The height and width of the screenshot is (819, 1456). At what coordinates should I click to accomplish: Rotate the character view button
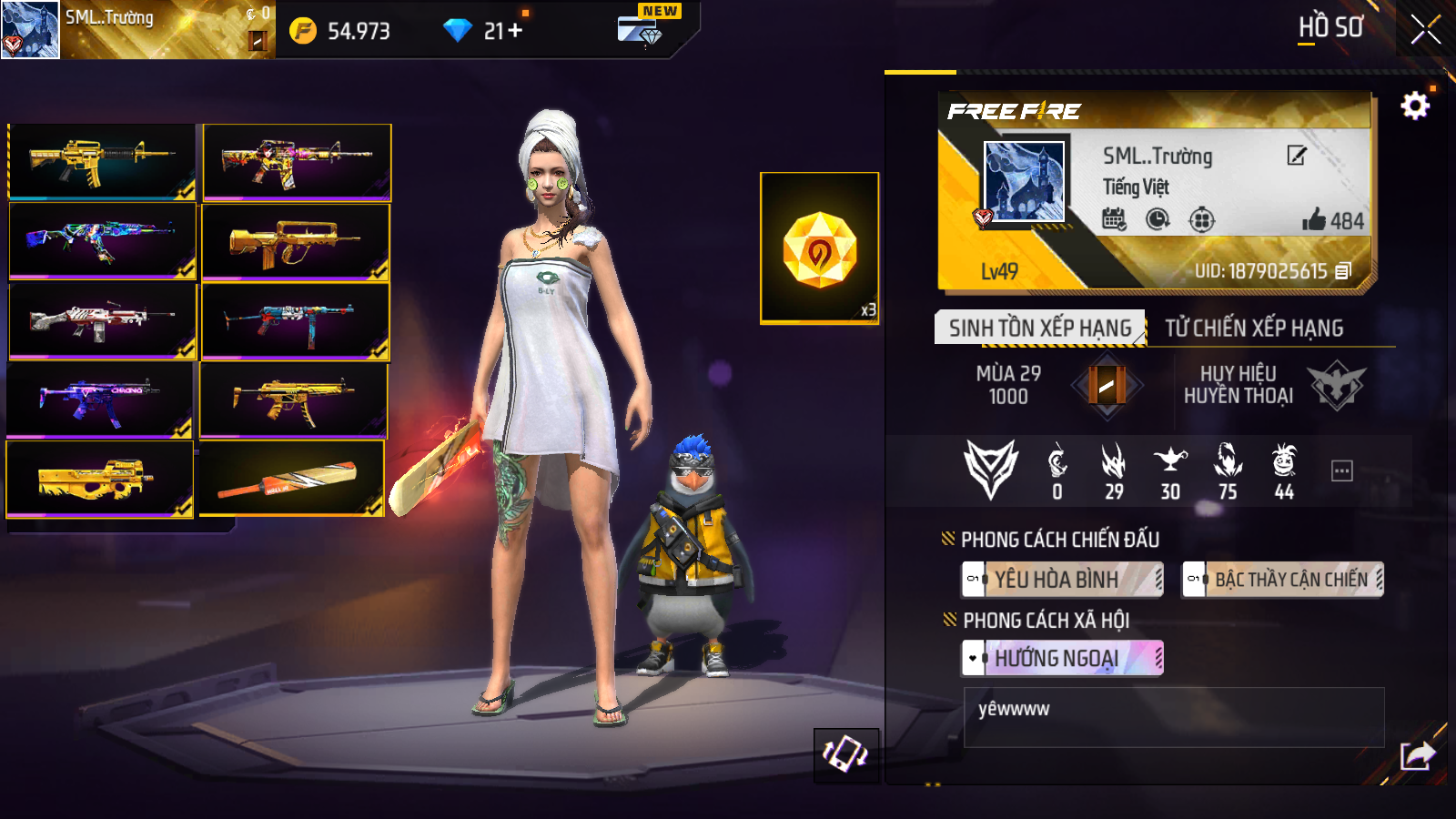845,754
